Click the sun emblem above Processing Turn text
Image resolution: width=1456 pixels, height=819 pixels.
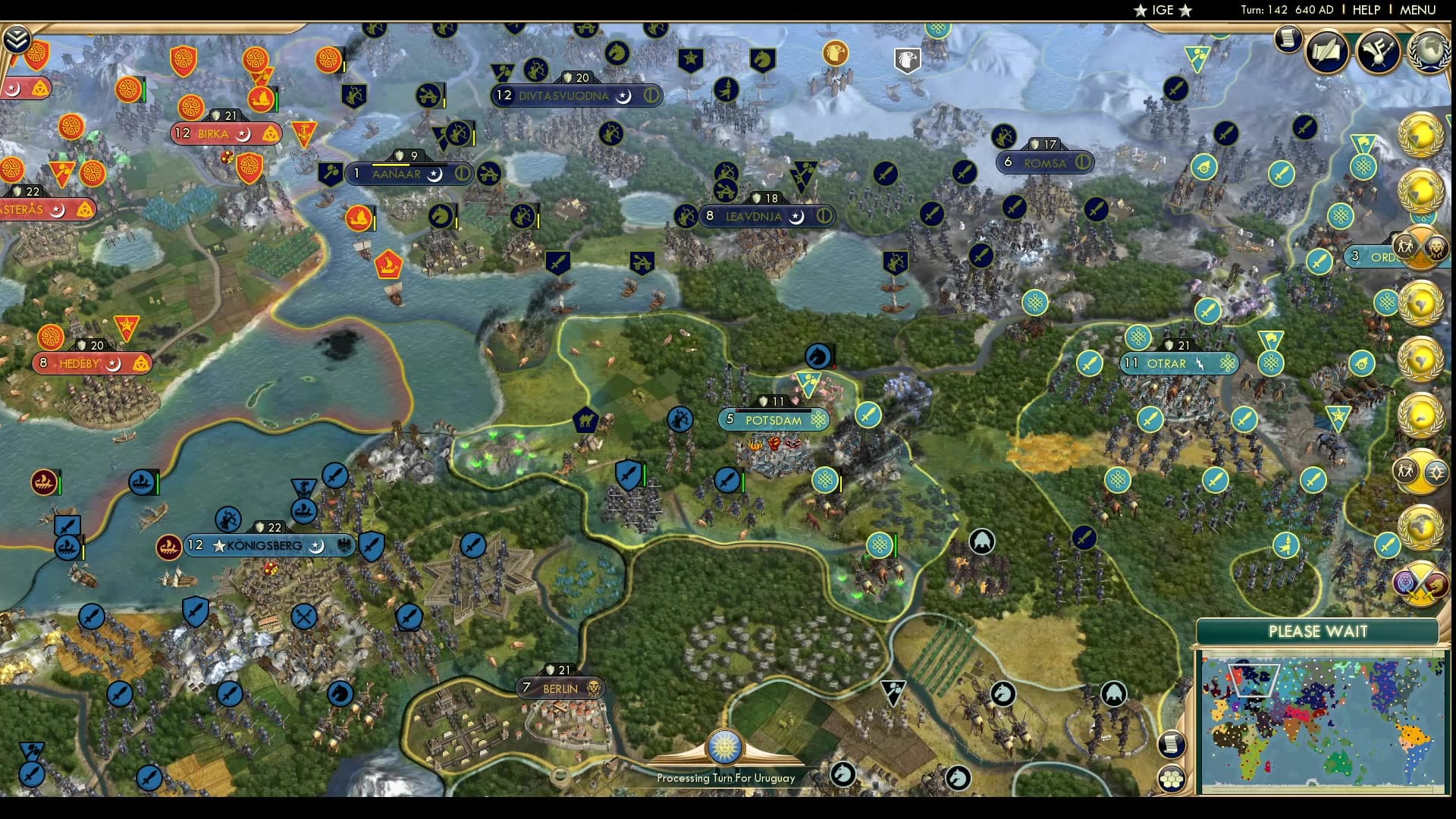point(726,747)
